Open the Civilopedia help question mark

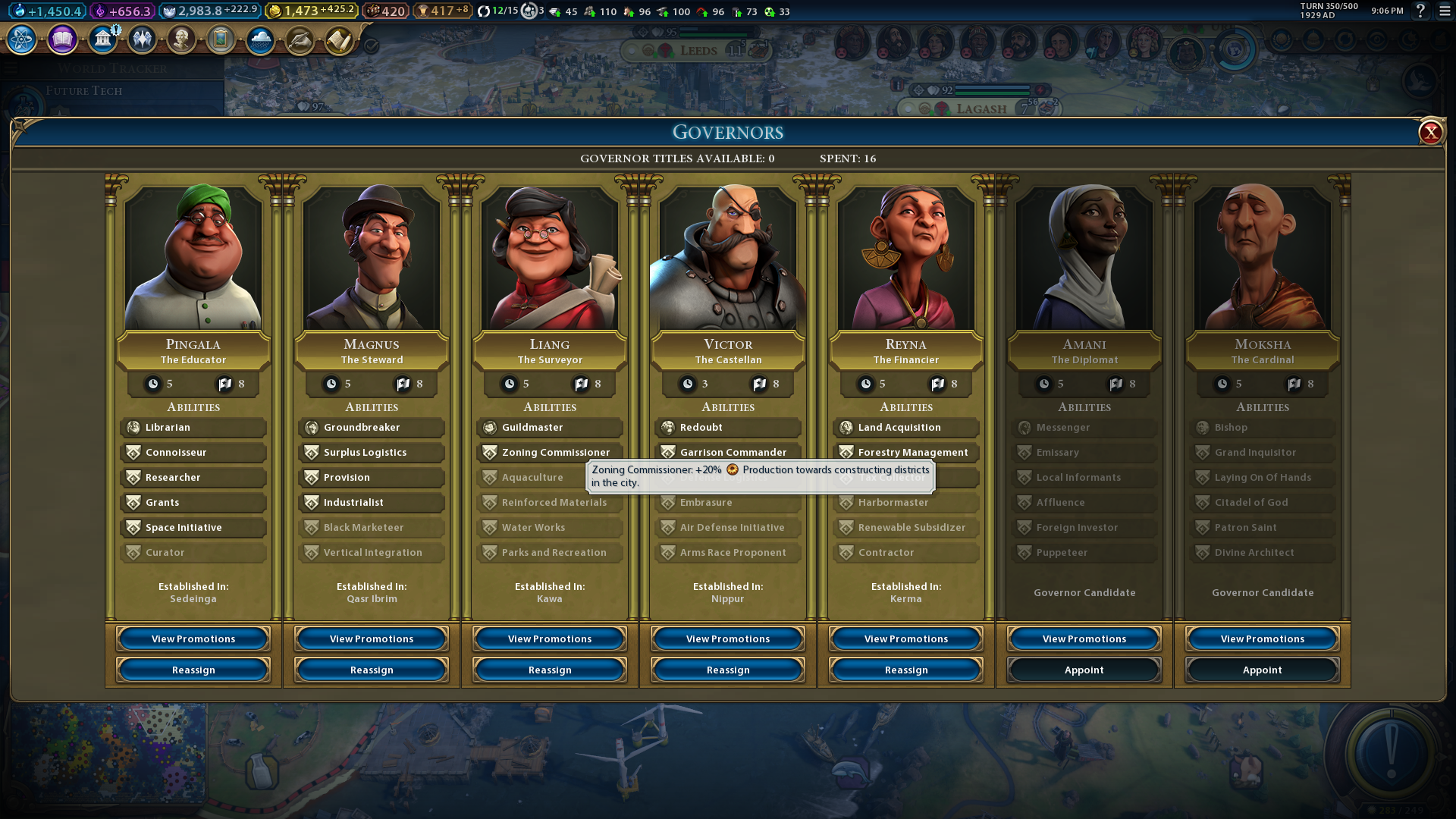(1420, 11)
